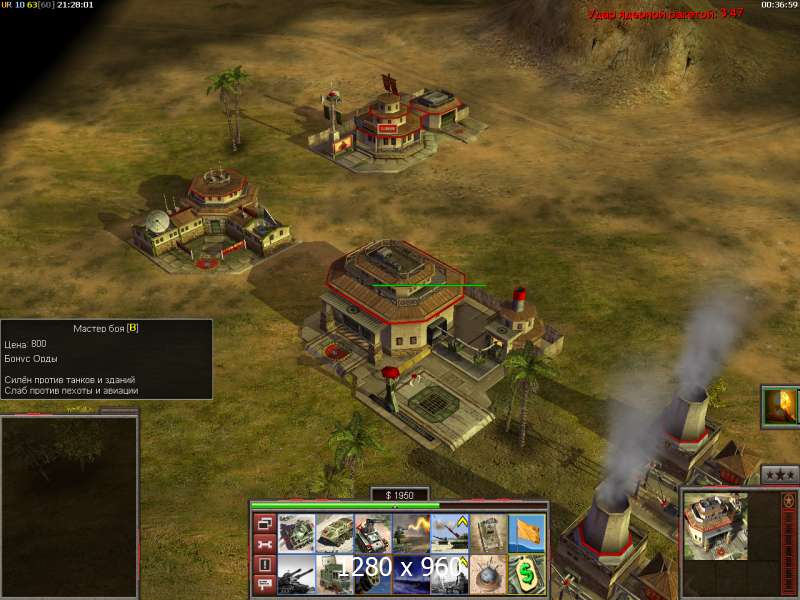The width and height of the screenshot is (800, 600).
Task: Click the wrench repair button
Action: (x=265, y=544)
